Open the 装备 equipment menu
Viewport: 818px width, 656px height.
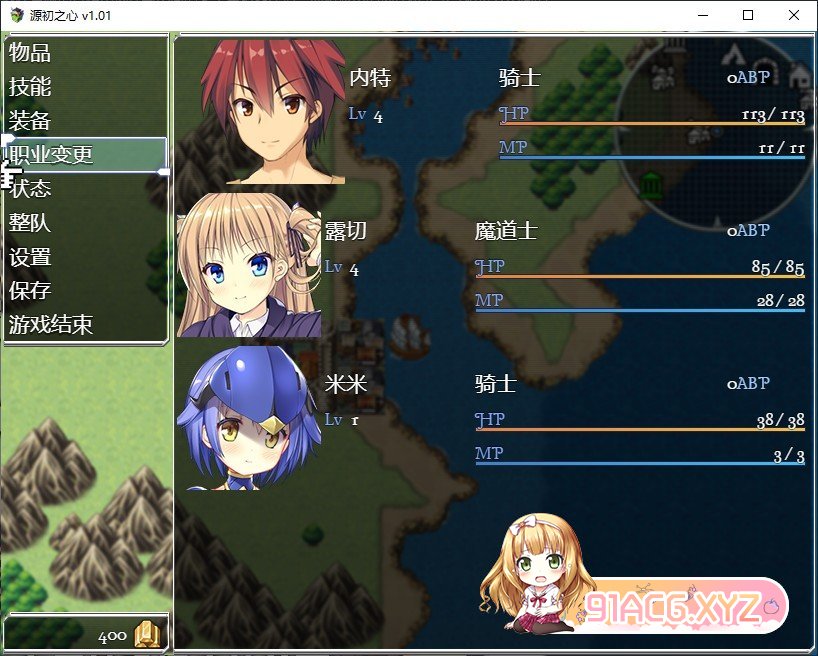pos(31,121)
